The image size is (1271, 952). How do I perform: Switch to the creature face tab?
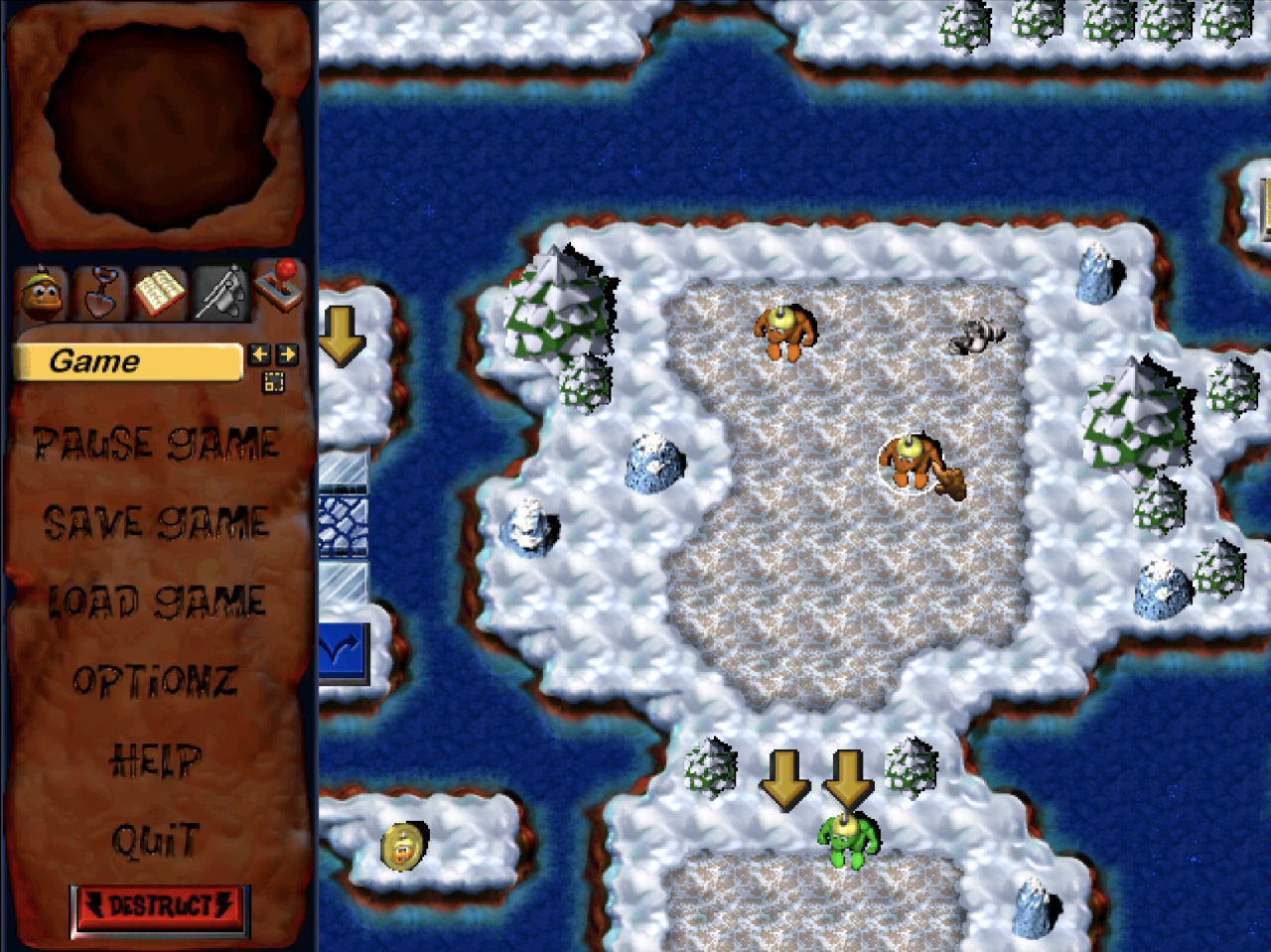42,293
